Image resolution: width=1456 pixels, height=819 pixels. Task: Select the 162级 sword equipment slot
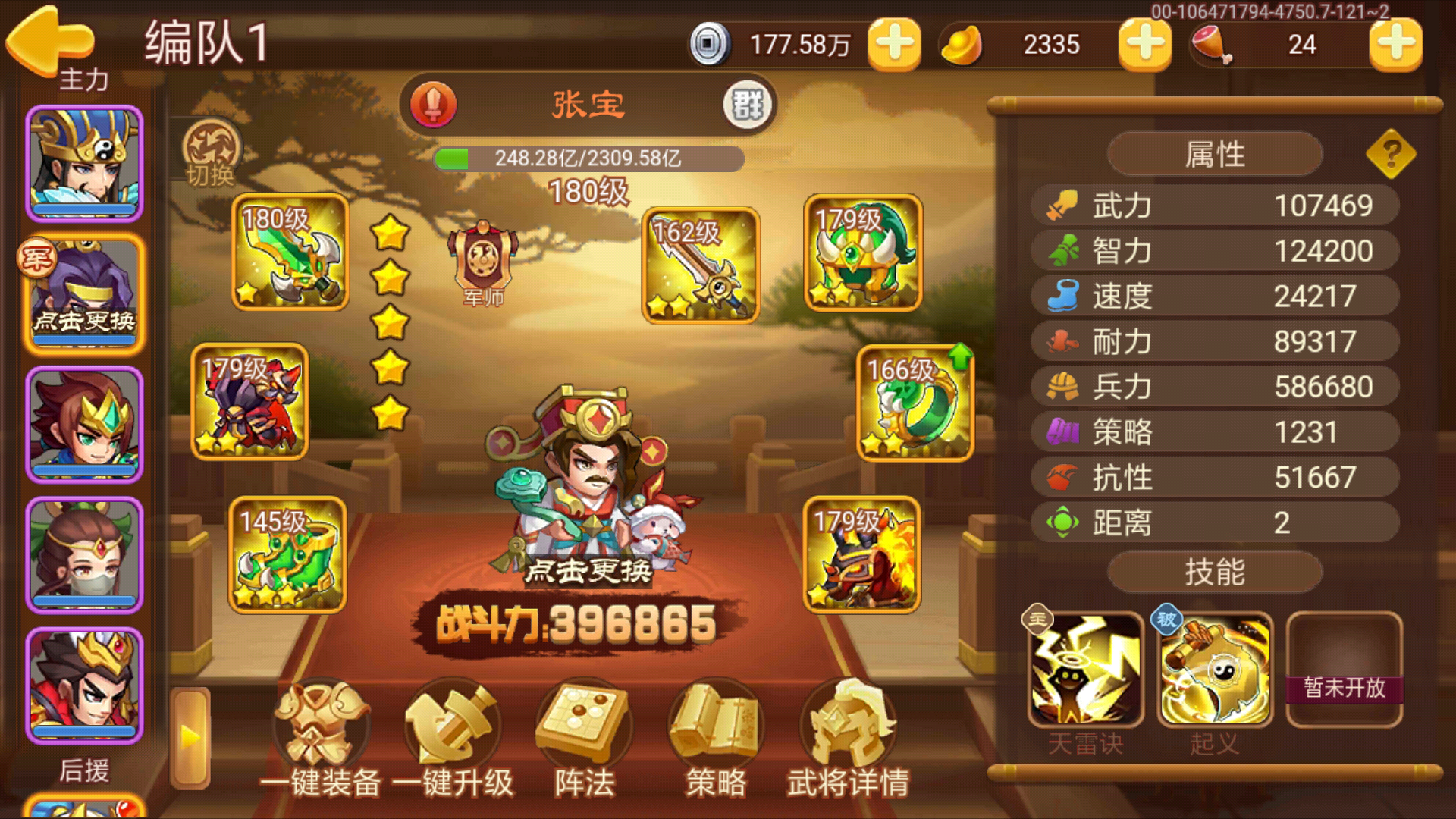(x=699, y=265)
